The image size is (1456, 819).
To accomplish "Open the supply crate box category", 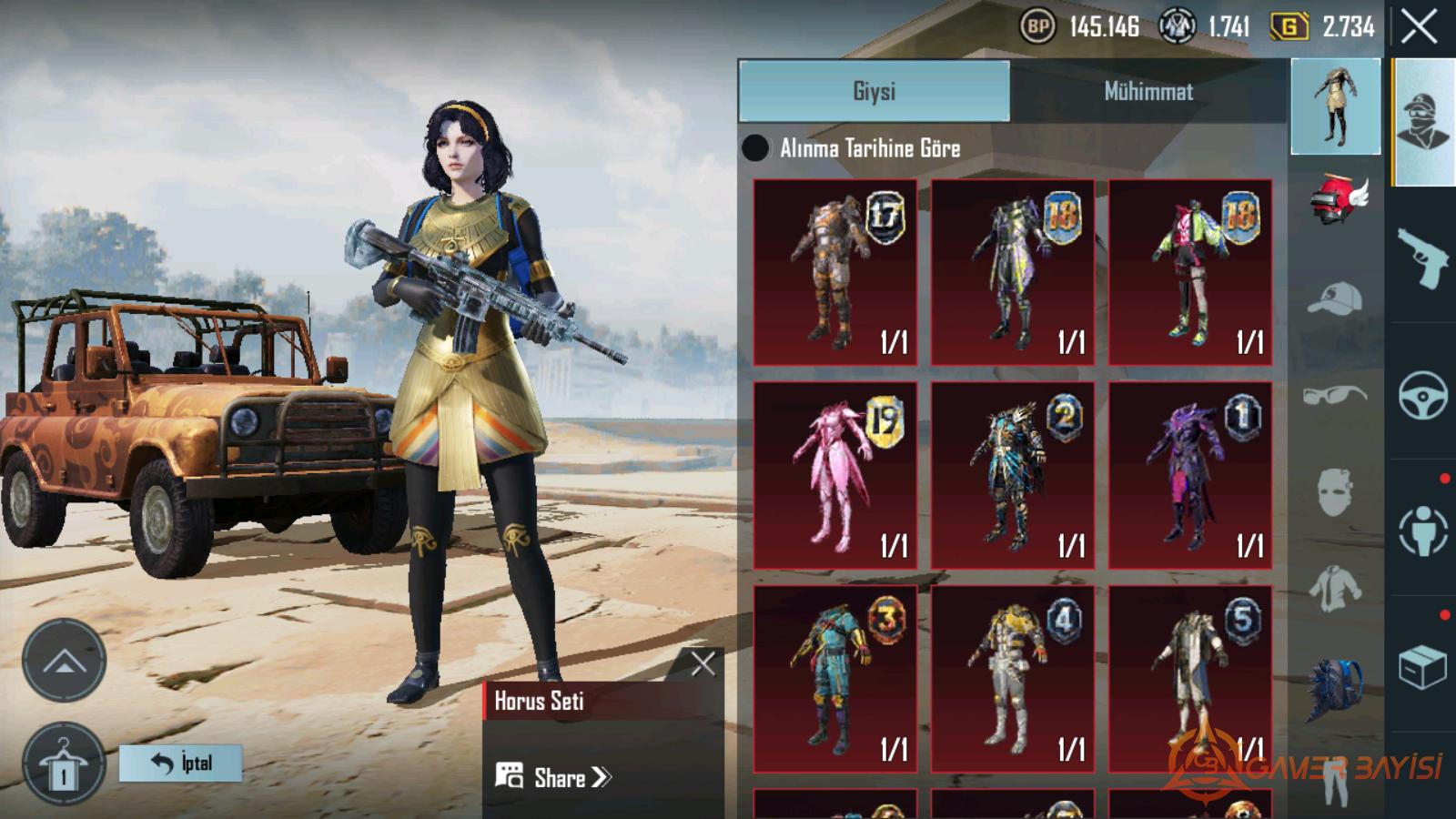I will (1422, 667).
